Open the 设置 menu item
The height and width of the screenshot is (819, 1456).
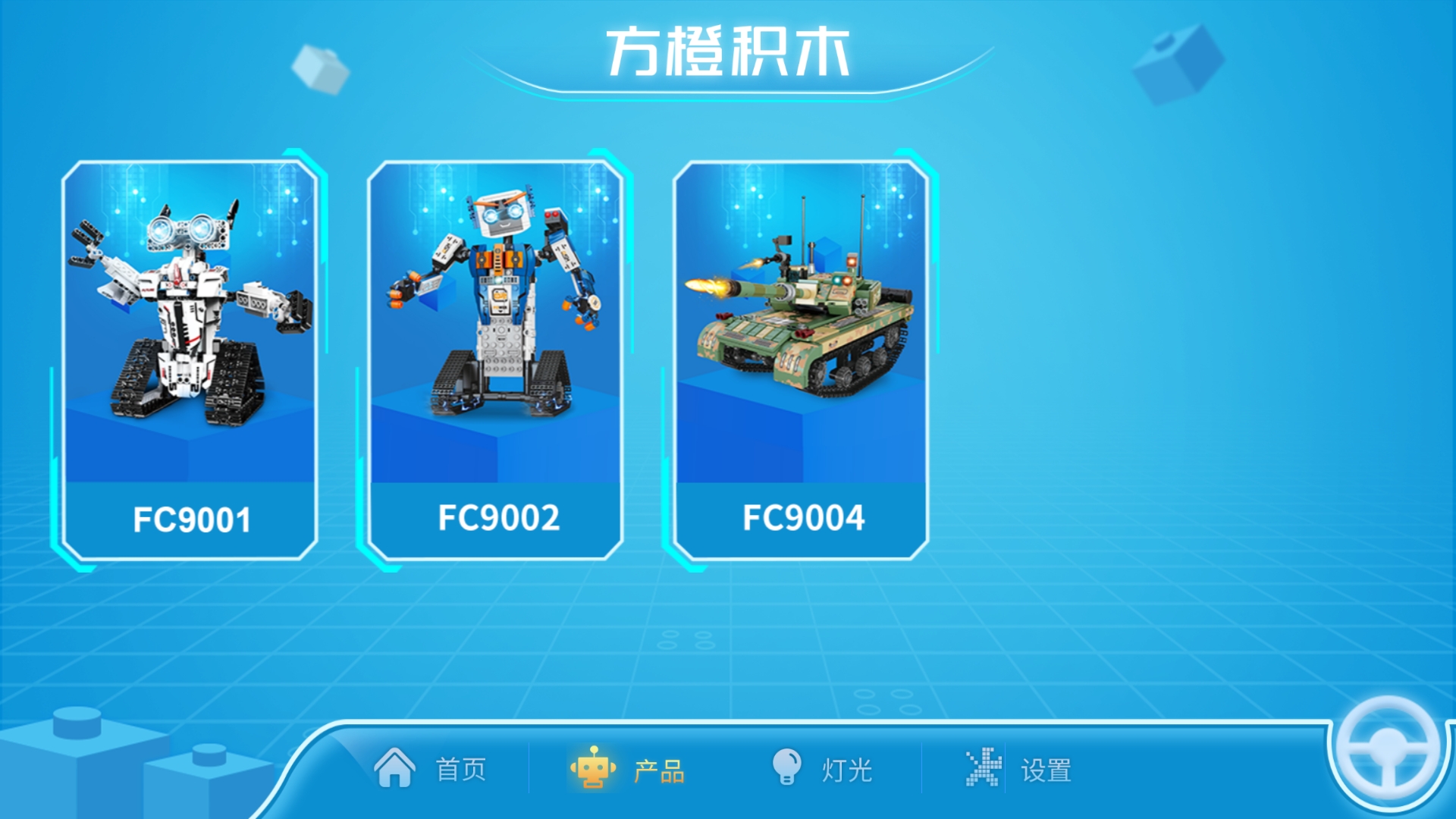[x=1048, y=770]
